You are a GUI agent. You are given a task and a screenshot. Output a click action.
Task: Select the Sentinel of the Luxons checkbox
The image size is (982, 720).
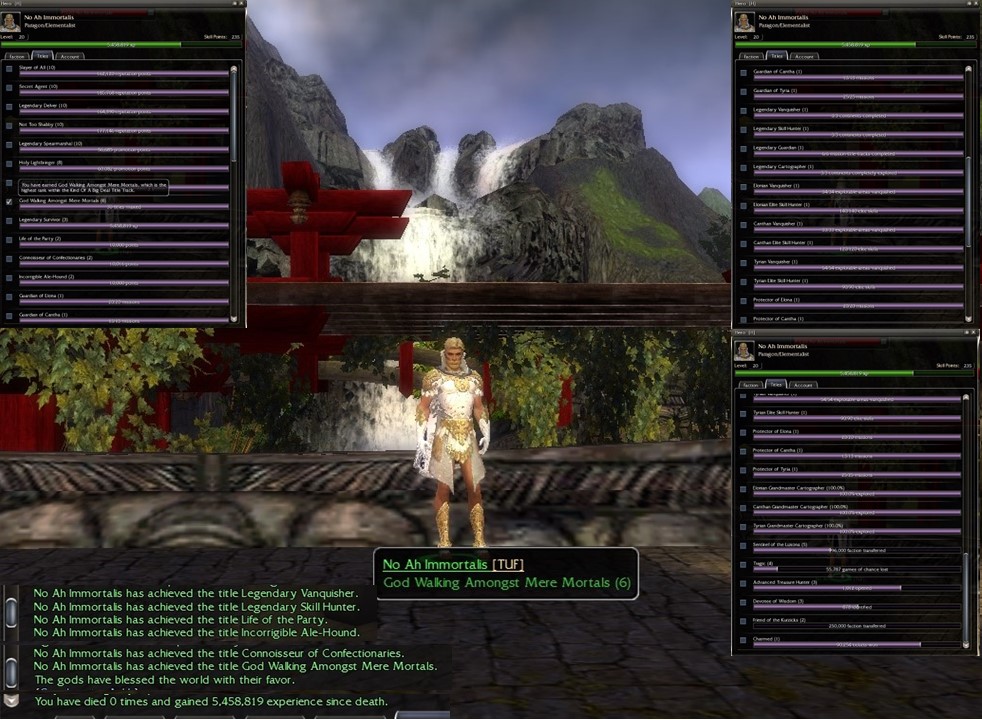tap(744, 545)
